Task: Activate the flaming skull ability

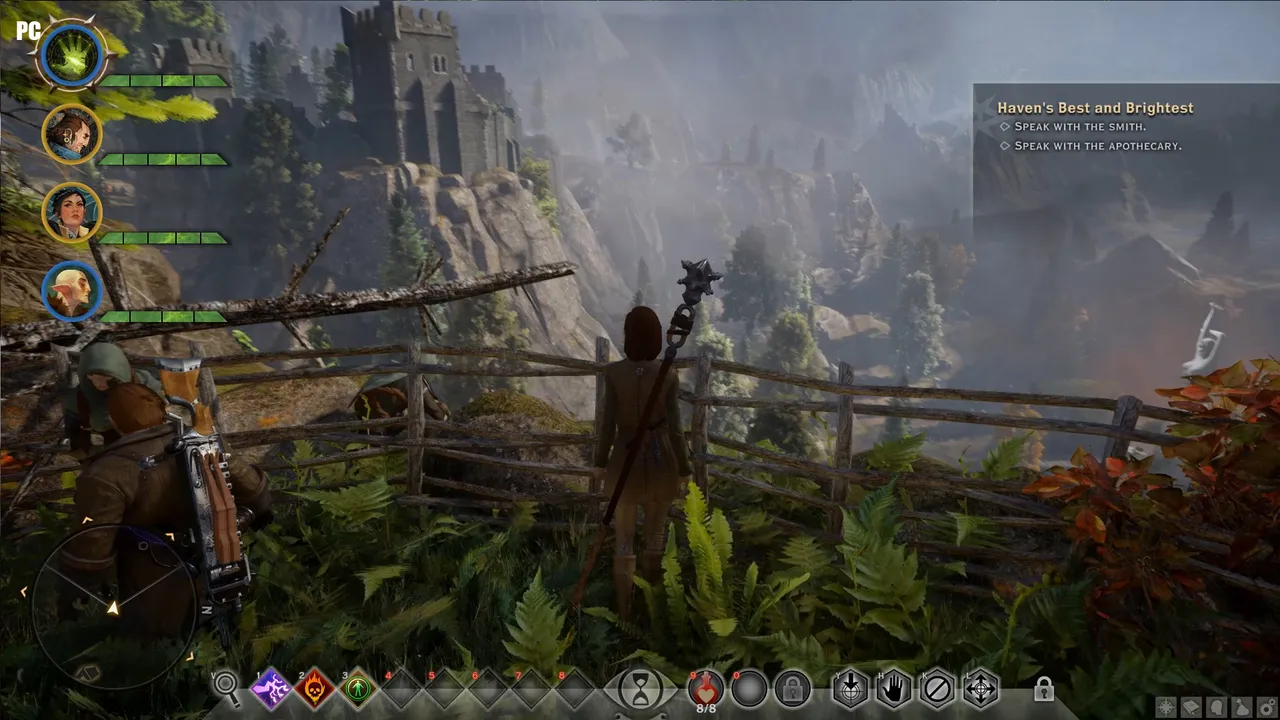Action: click(x=314, y=689)
